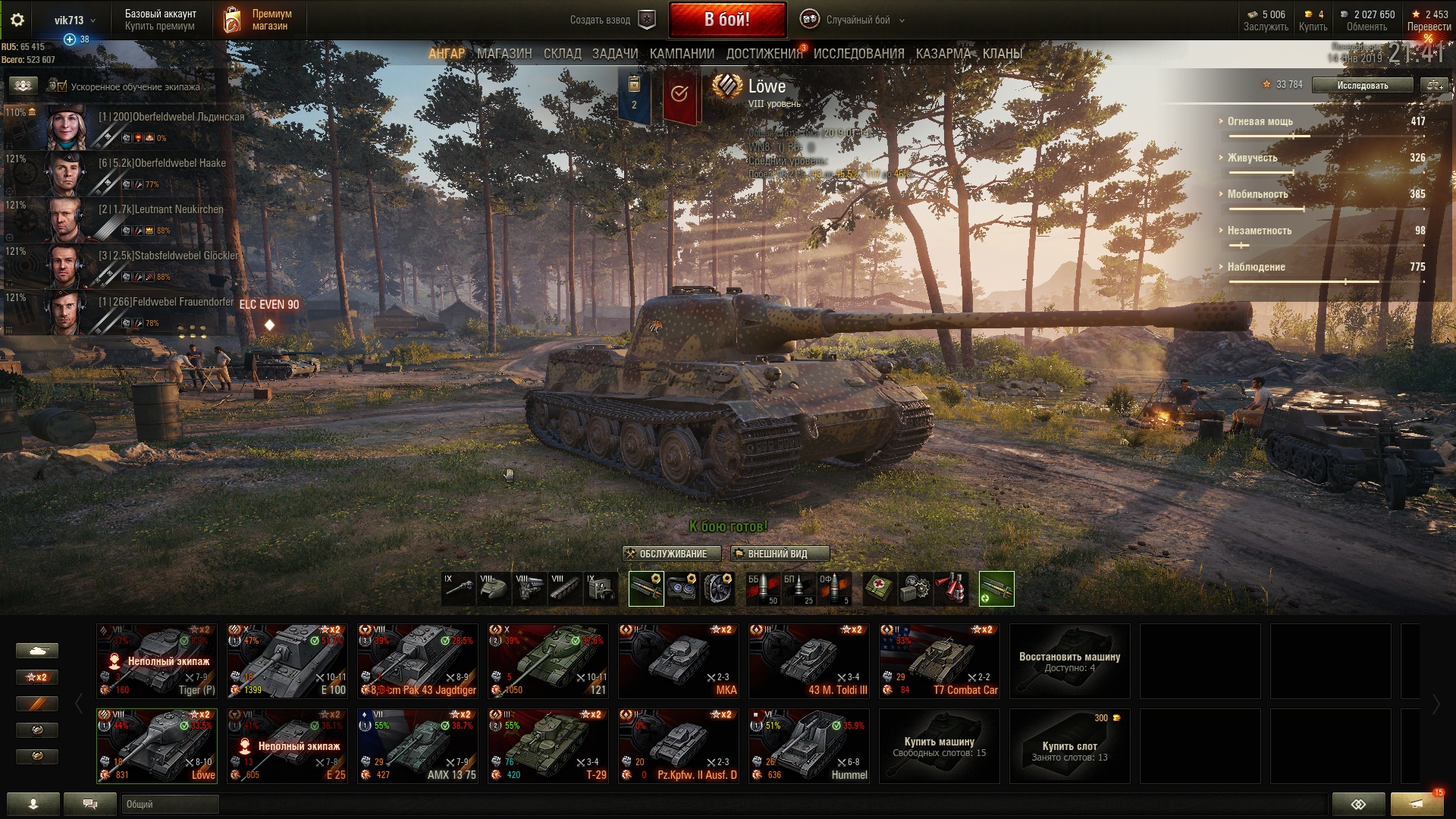Switch to the МАГАЗИН tab
Screen dimensions: 1456x819
[504, 54]
